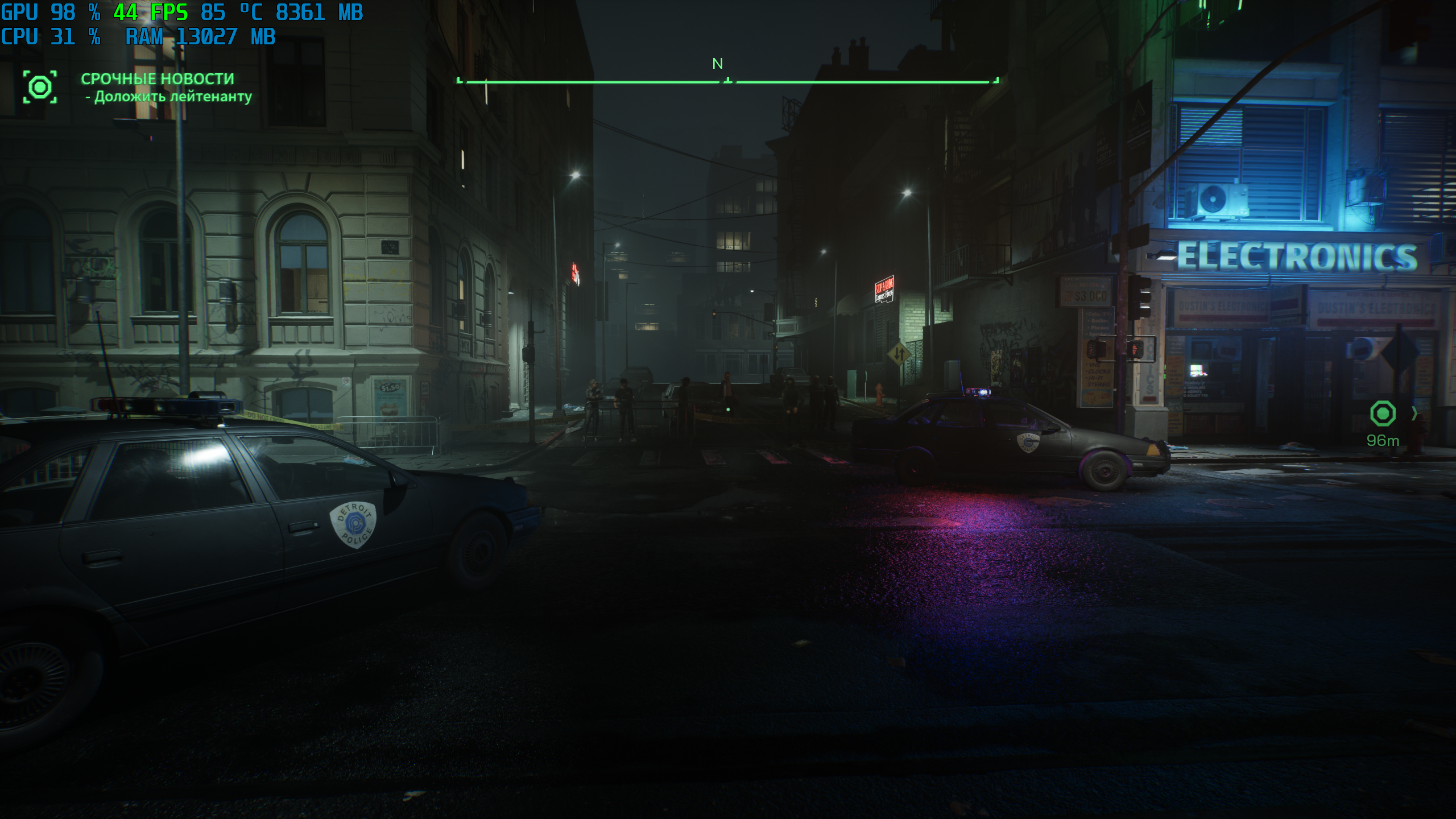Select the "Срочные новости" quest title
The width and height of the screenshot is (1456, 819).
(x=158, y=78)
